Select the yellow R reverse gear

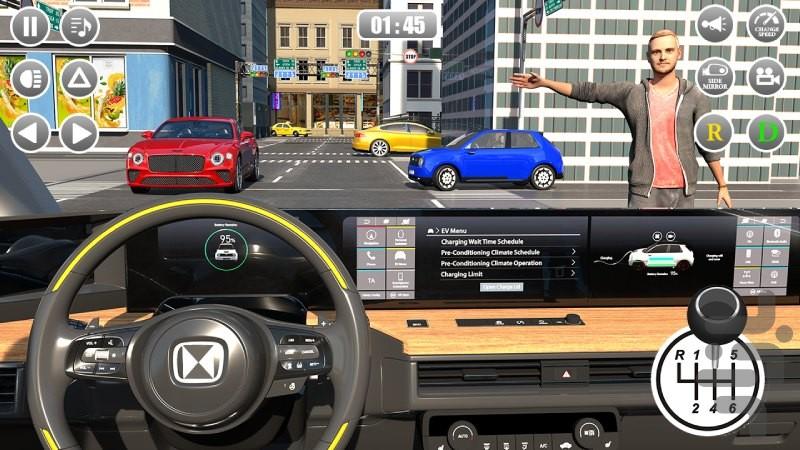(x=715, y=131)
